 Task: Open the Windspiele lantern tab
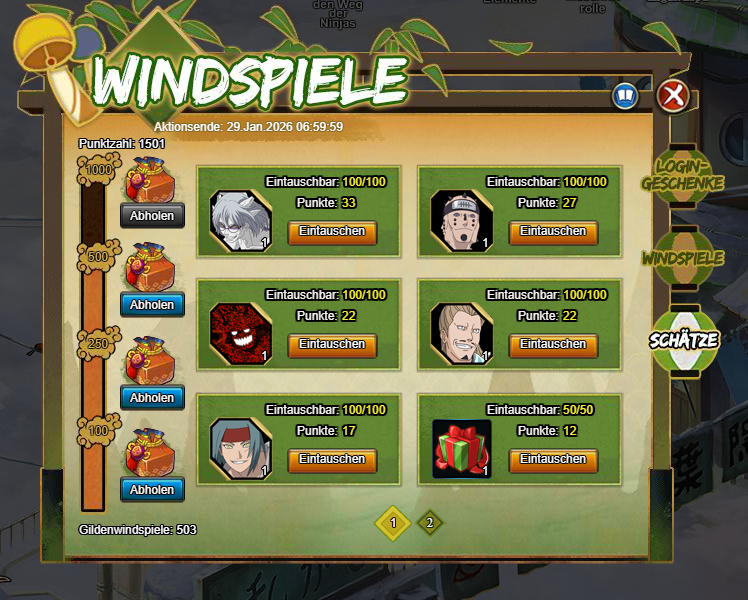pos(683,258)
